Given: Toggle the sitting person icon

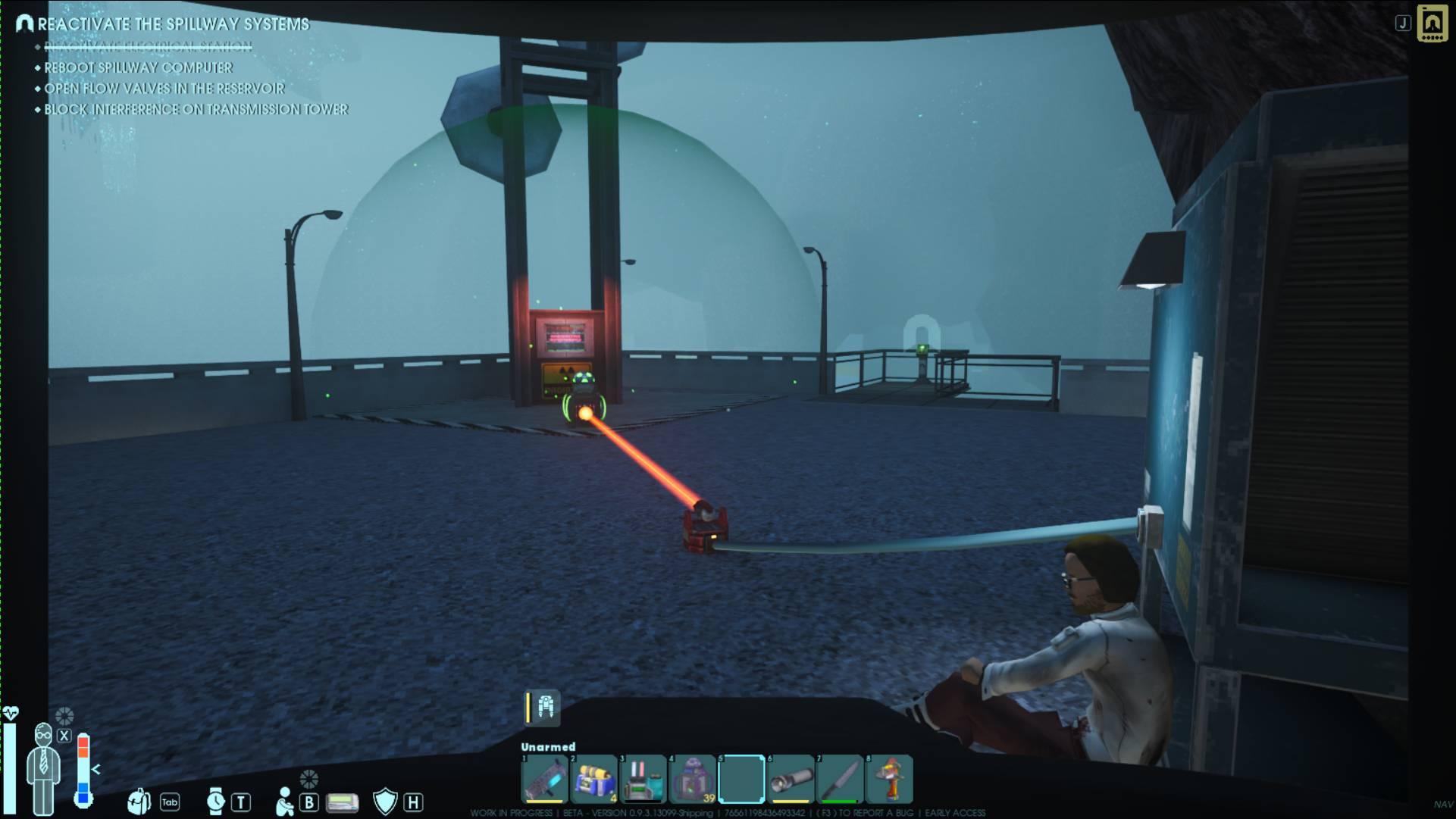Looking at the screenshot, I should (284, 802).
